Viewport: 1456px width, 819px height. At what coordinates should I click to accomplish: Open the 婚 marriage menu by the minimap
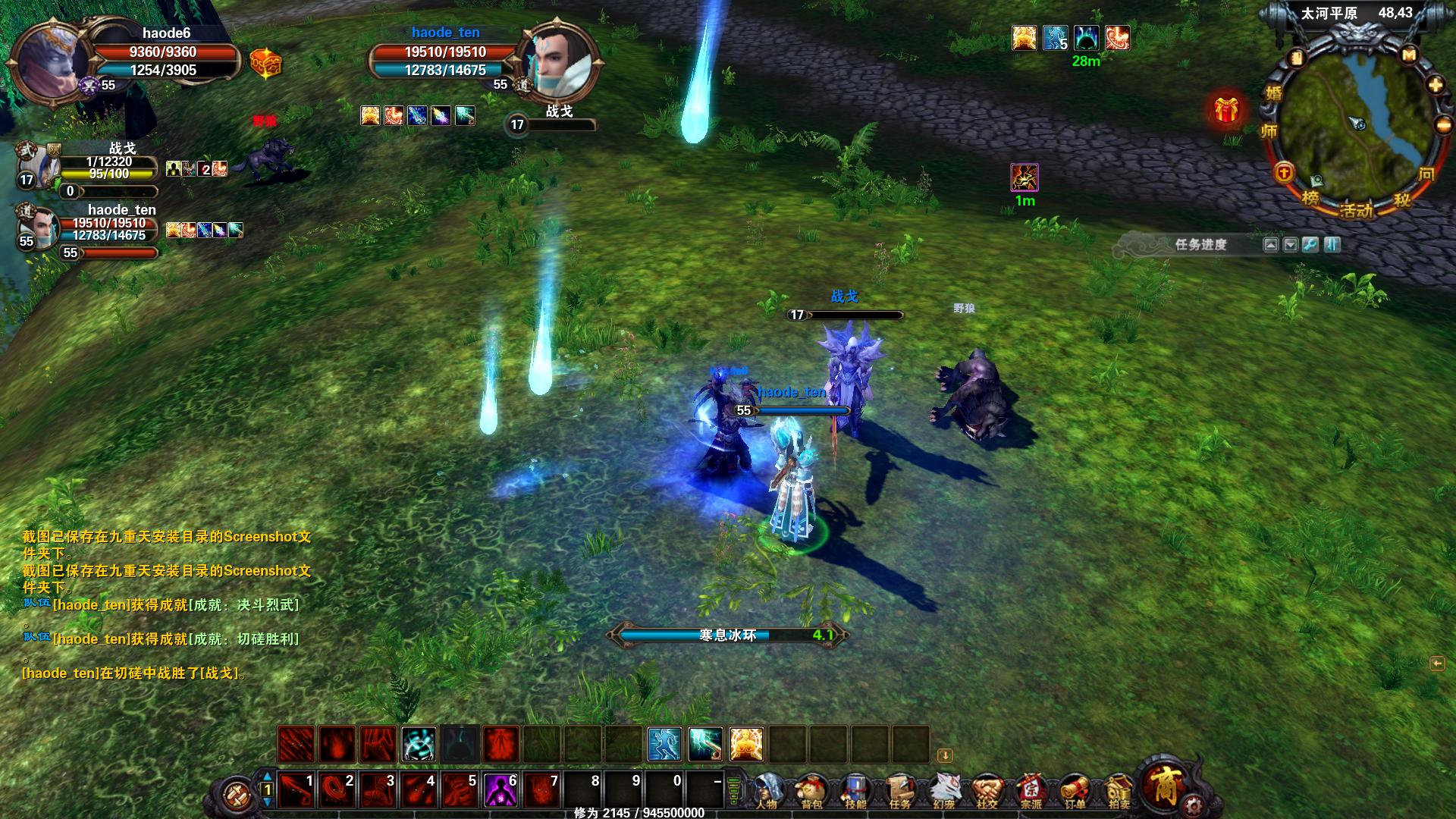coord(1272,93)
